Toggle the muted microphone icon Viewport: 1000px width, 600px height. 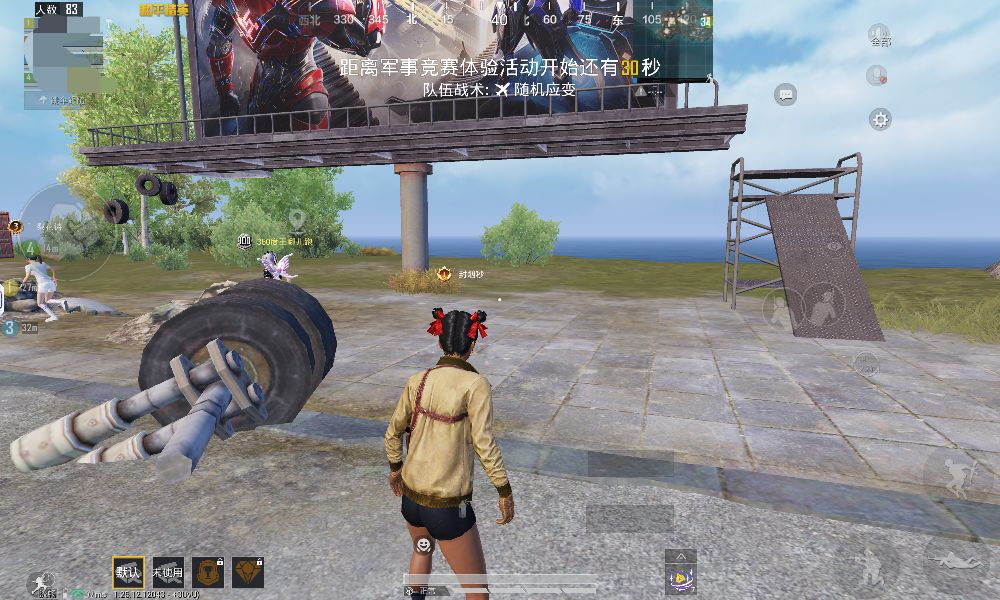(x=877, y=74)
